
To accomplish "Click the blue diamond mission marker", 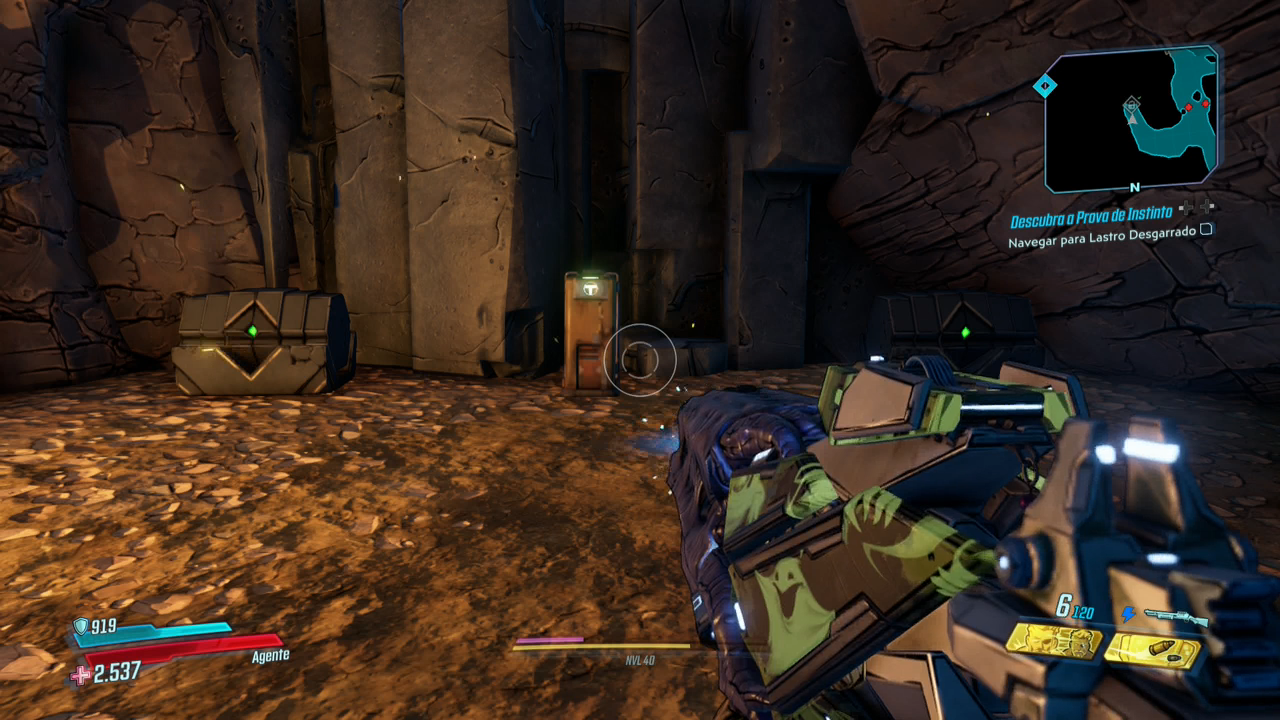I will 1045,87.
